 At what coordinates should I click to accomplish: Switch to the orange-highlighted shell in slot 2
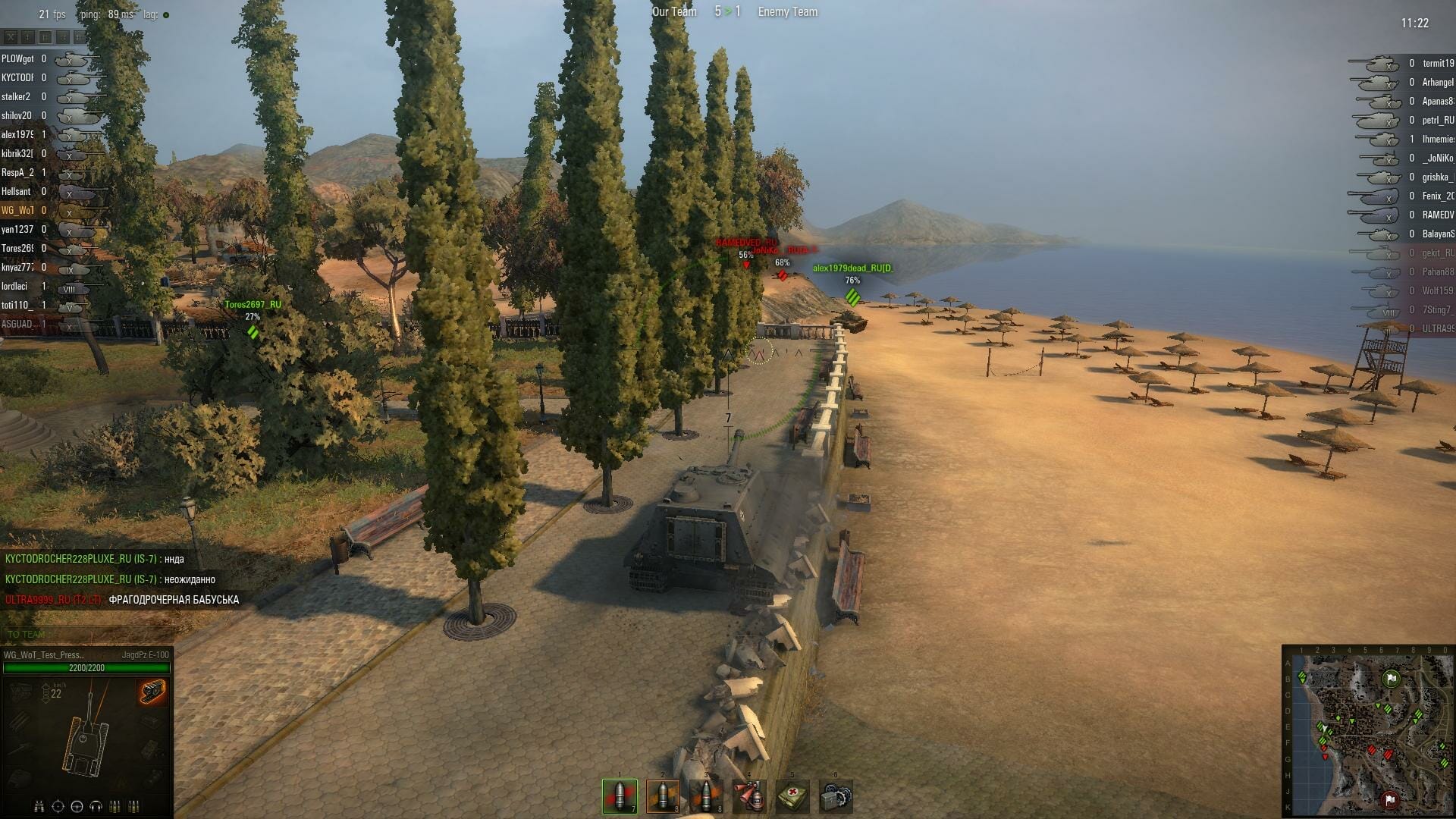pyautogui.click(x=663, y=796)
